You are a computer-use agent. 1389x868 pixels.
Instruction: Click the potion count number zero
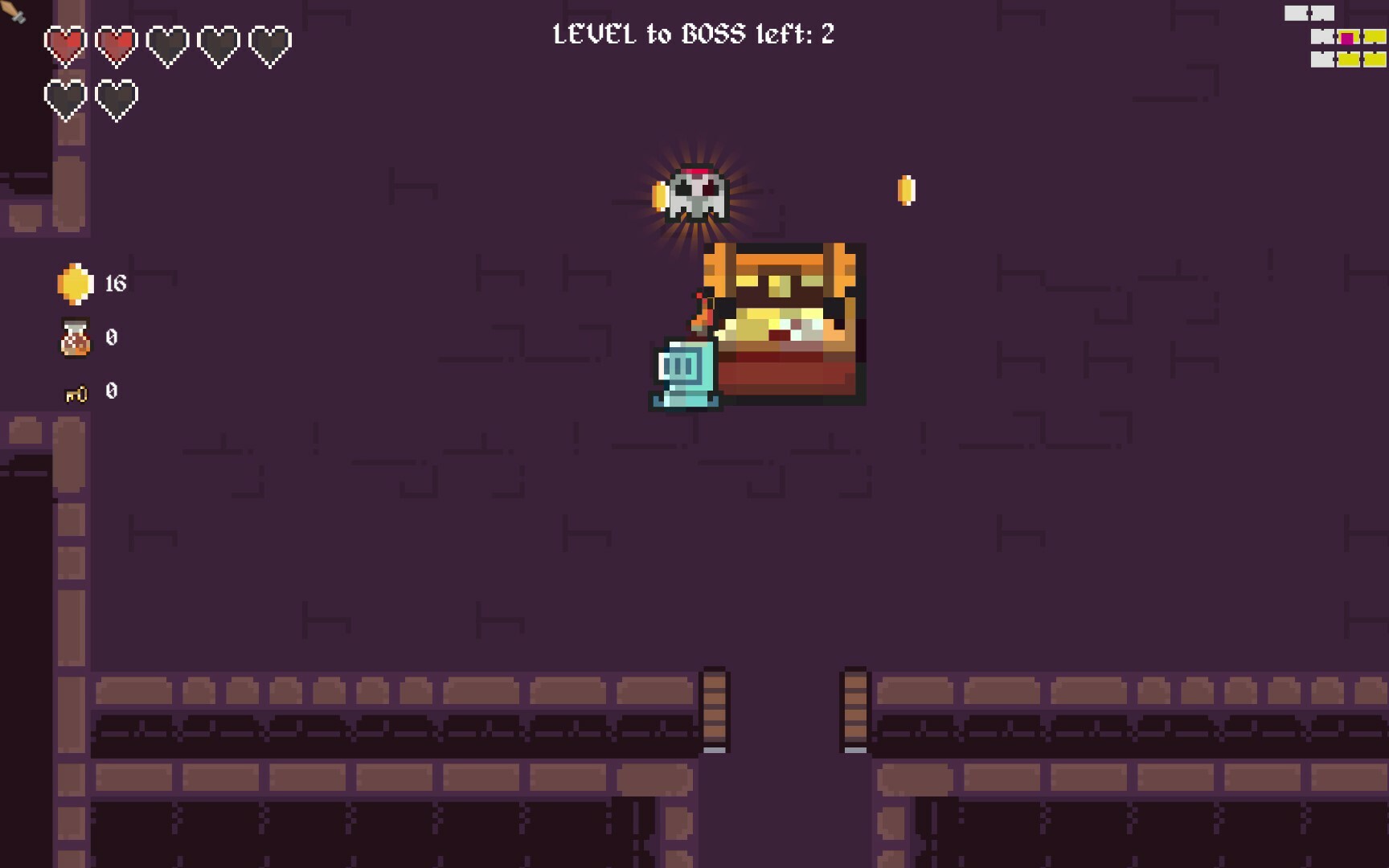click(x=113, y=337)
